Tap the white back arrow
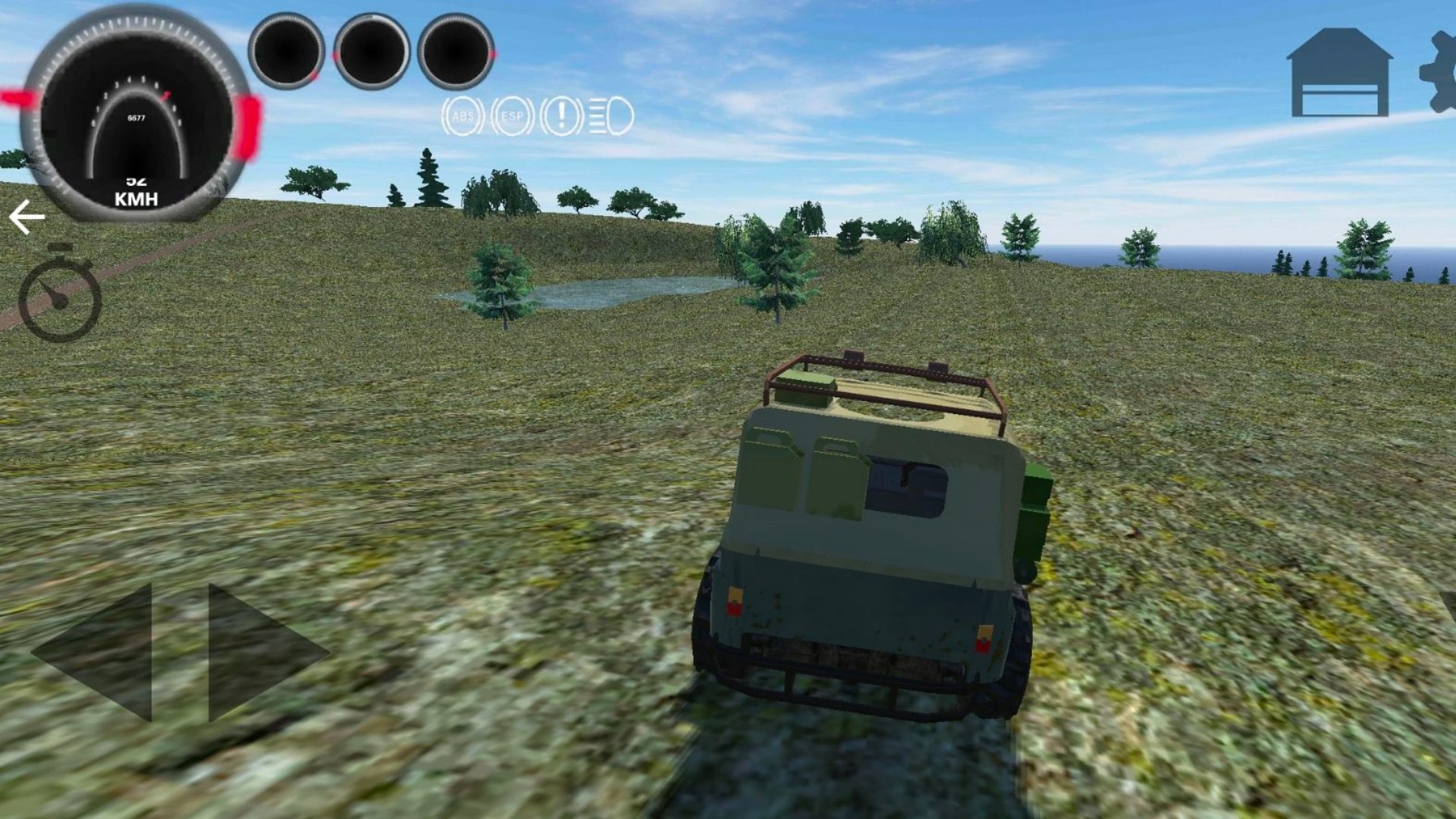Viewport: 1456px width, 819px height. coord(27,218)
